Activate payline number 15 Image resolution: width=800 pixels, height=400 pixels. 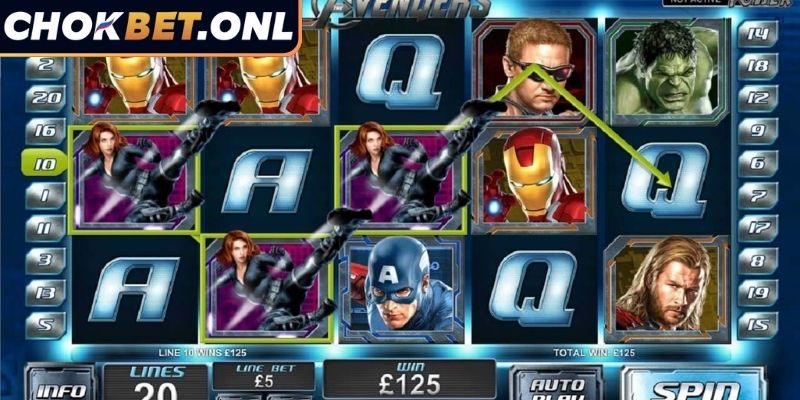point(757,323)
